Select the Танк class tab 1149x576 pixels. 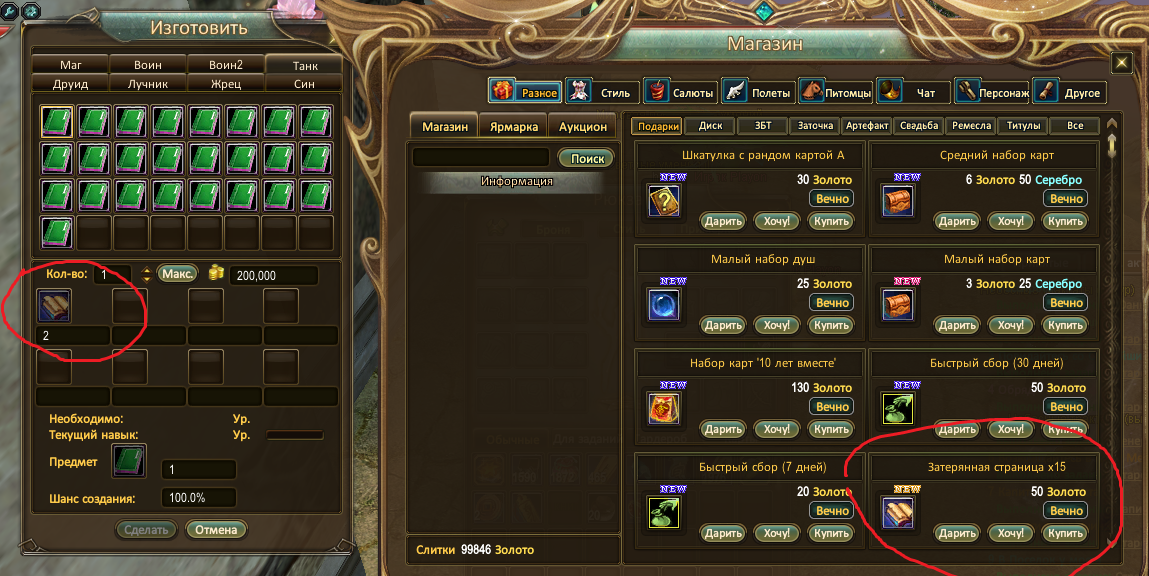click(305, 66)
